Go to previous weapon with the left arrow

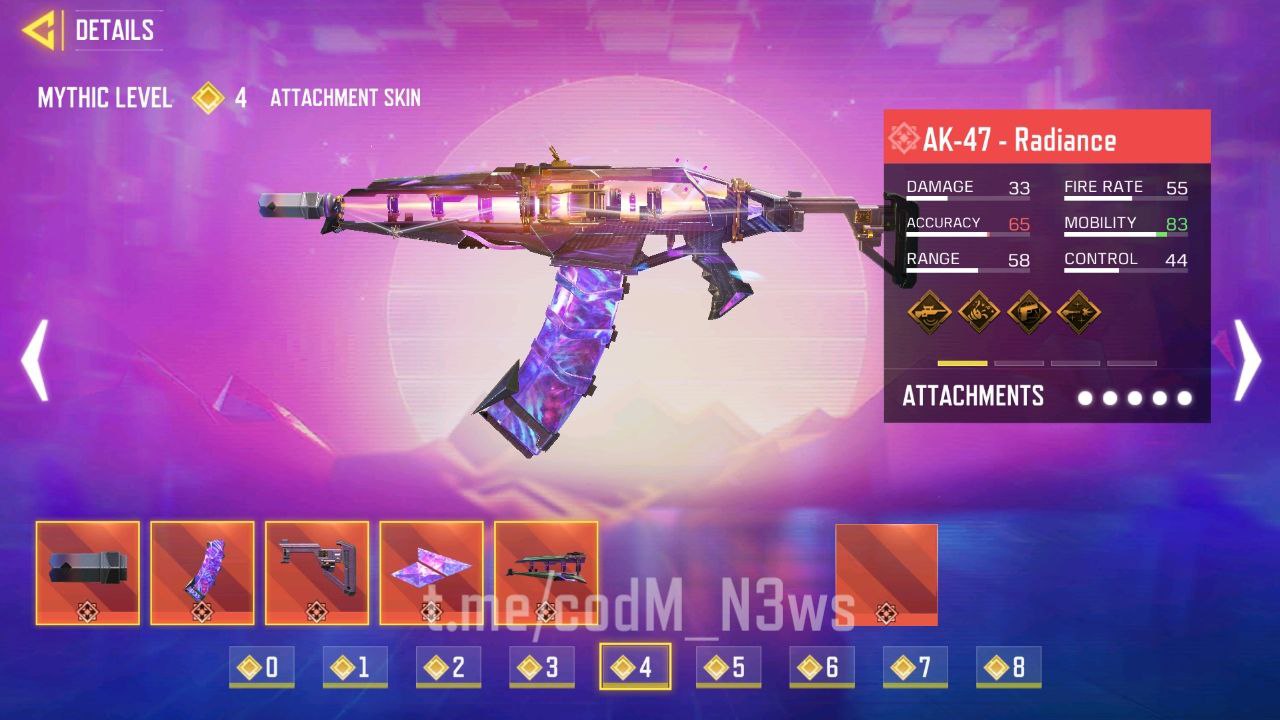click(36, 358)
